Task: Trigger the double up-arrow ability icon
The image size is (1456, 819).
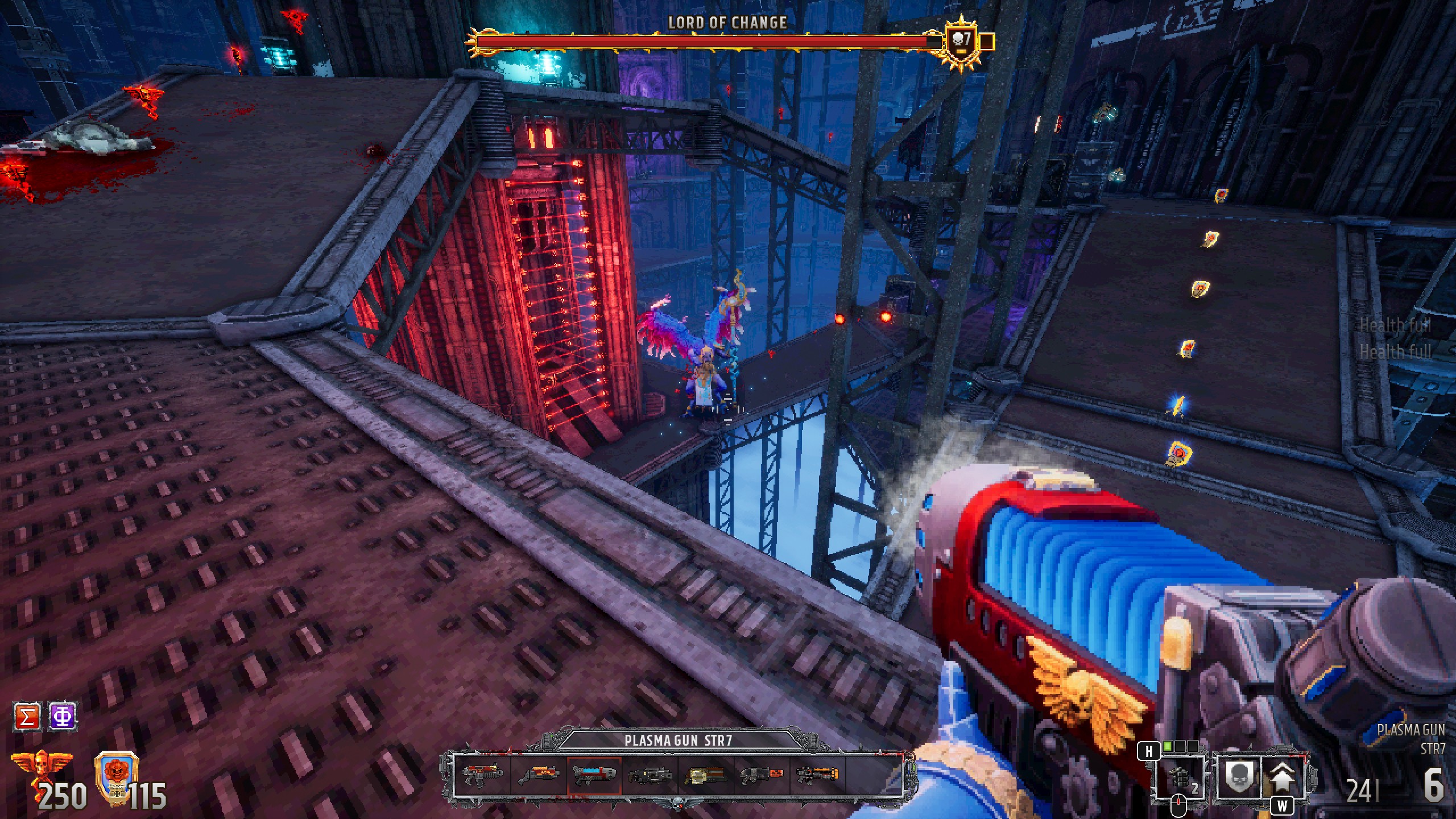Action: 1283,777
